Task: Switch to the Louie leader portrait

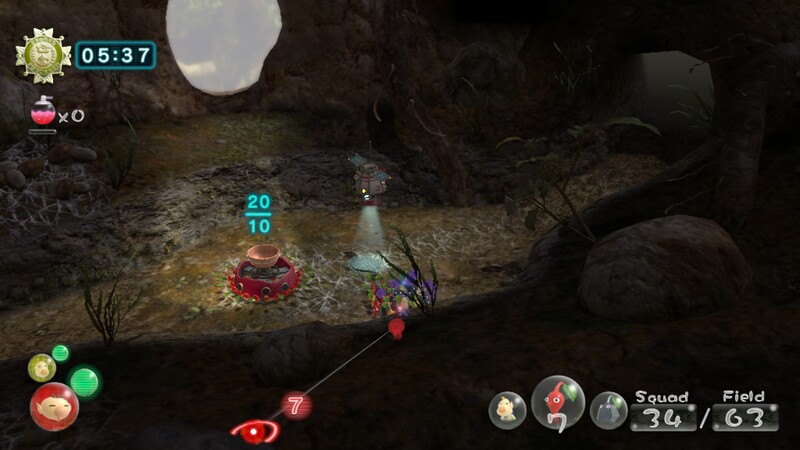Action: point(41,367)
